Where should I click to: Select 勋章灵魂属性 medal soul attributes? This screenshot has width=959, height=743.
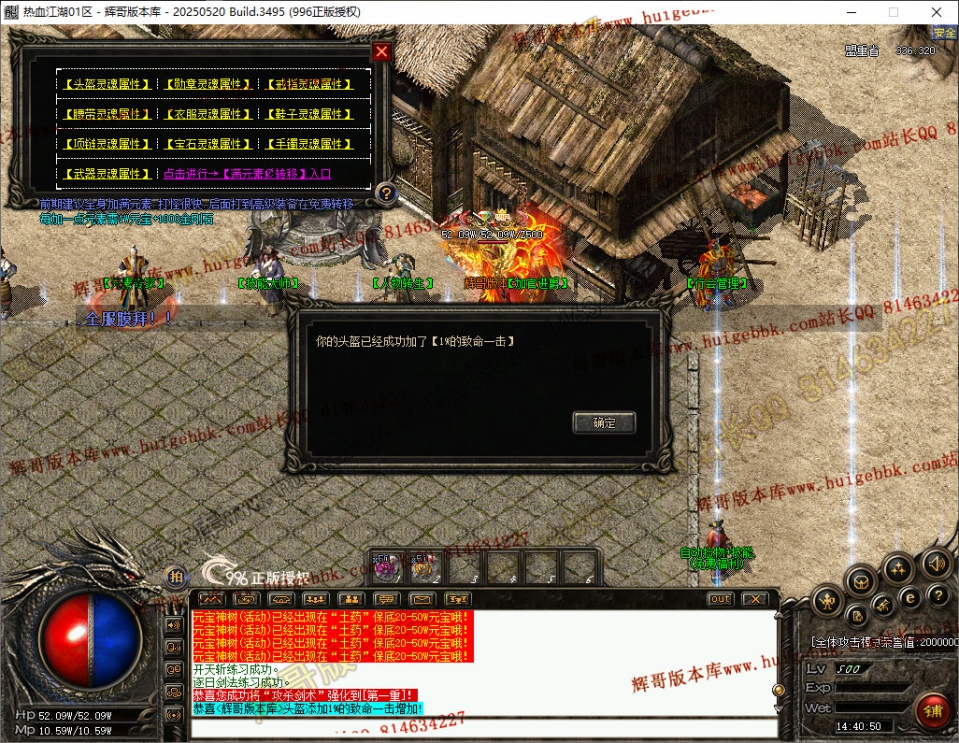click(x=207, y=85)
